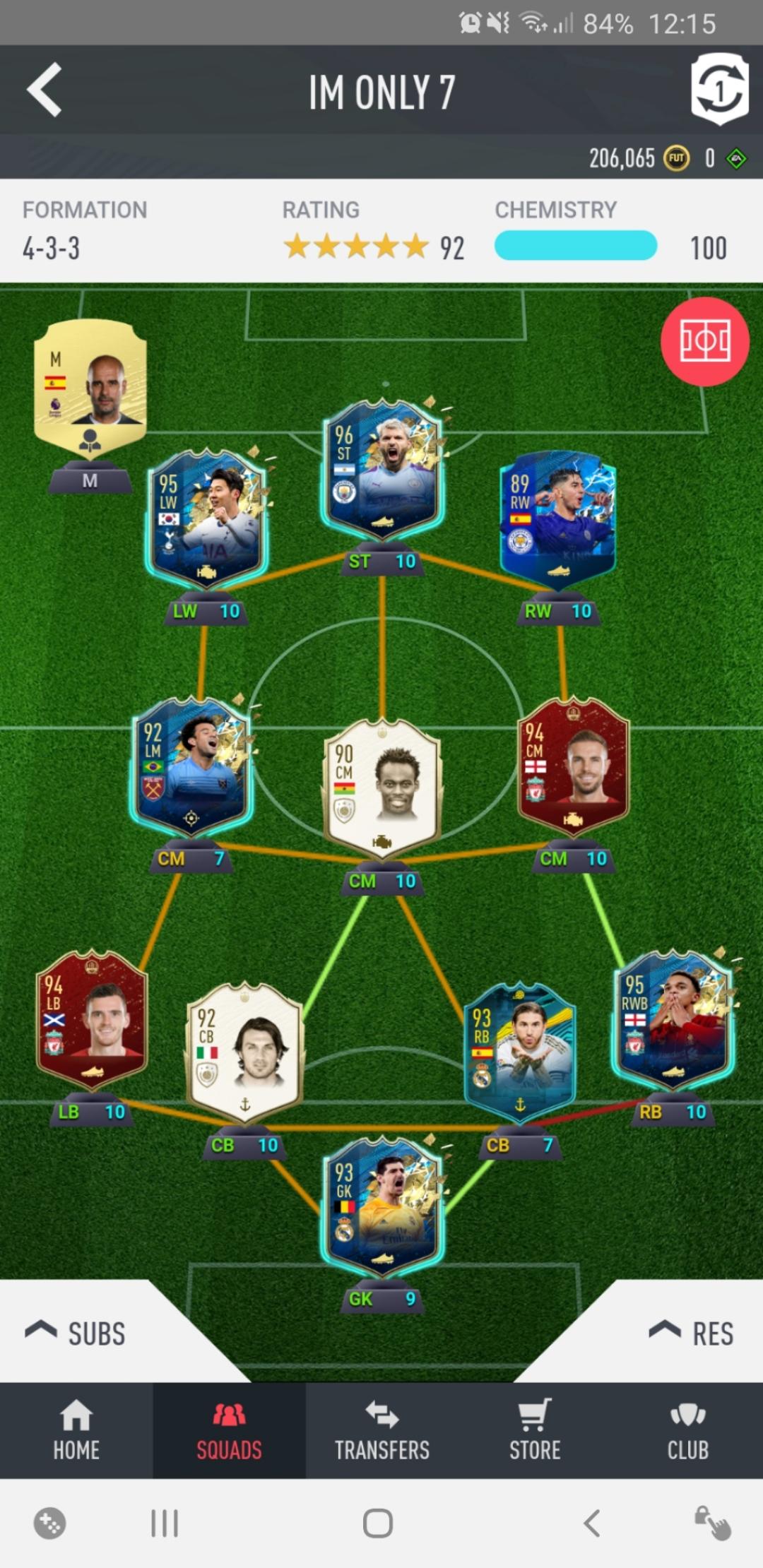Viewport: 763px width, 1568px height.
Task: Expand the SUBS panel
Action: tap(76, 1333)
